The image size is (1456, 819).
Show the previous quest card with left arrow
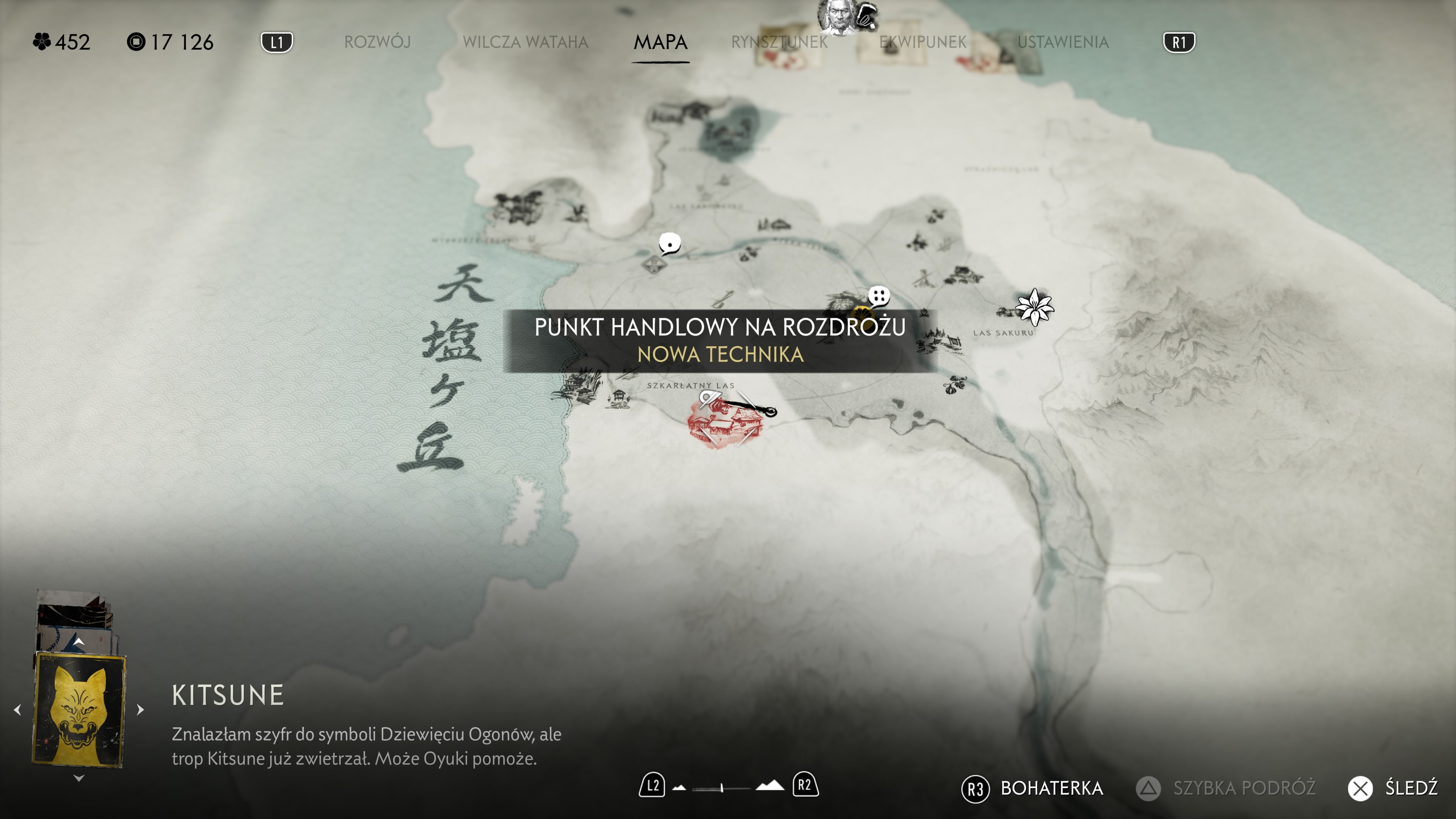pos(17,710)
